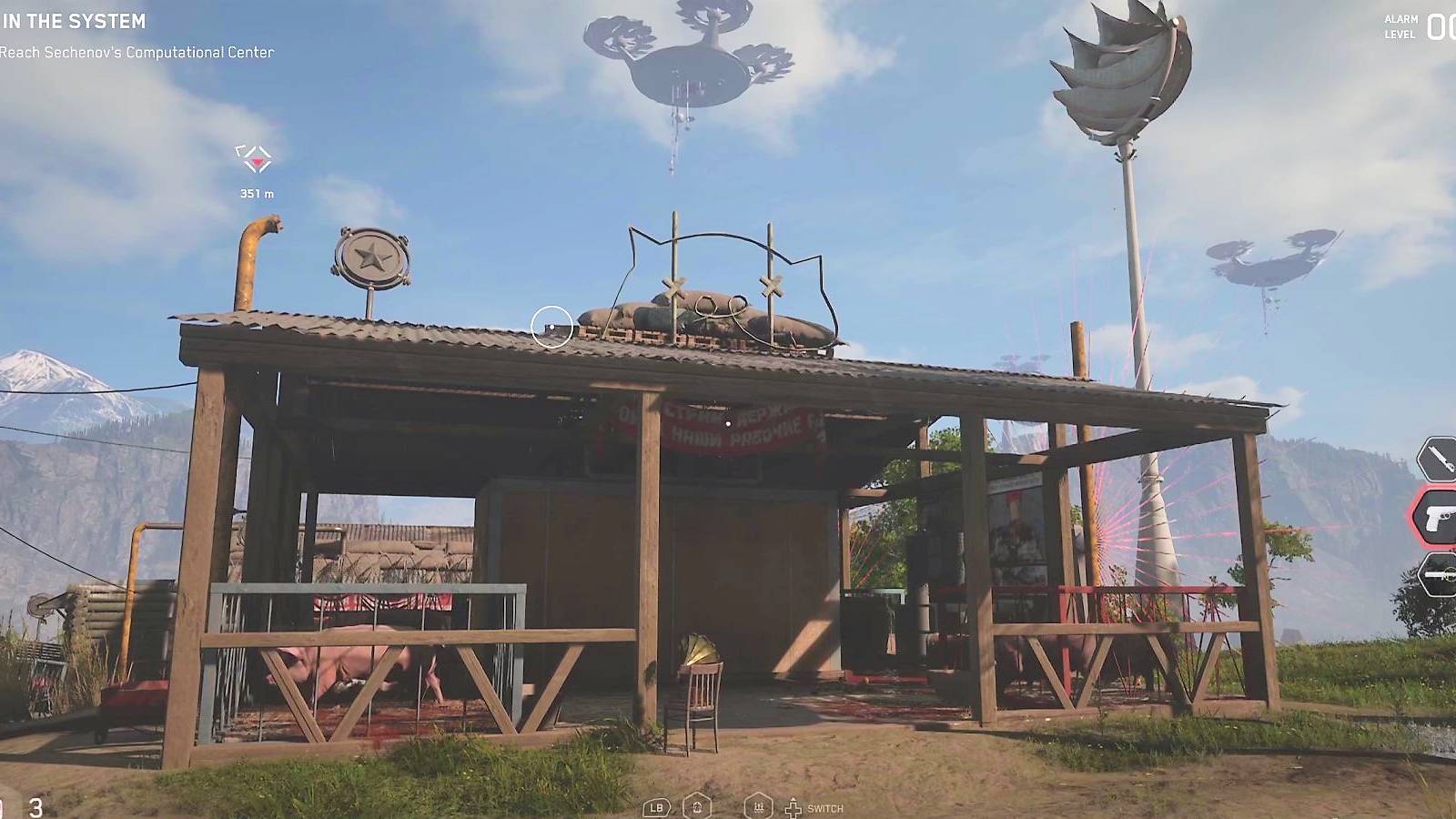
Task: Click the glove ability hexagon at the bottom
Action: click(697, 805)
